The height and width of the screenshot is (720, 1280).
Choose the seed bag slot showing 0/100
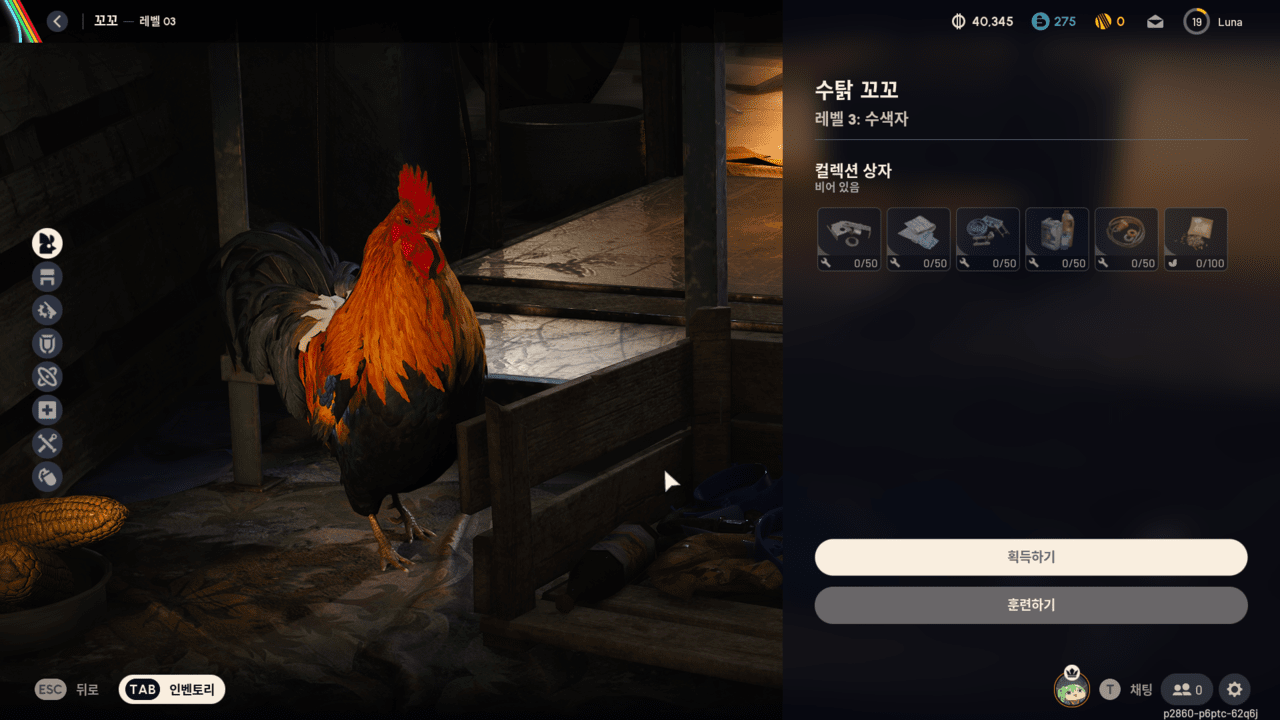(x=1196, y=240)
